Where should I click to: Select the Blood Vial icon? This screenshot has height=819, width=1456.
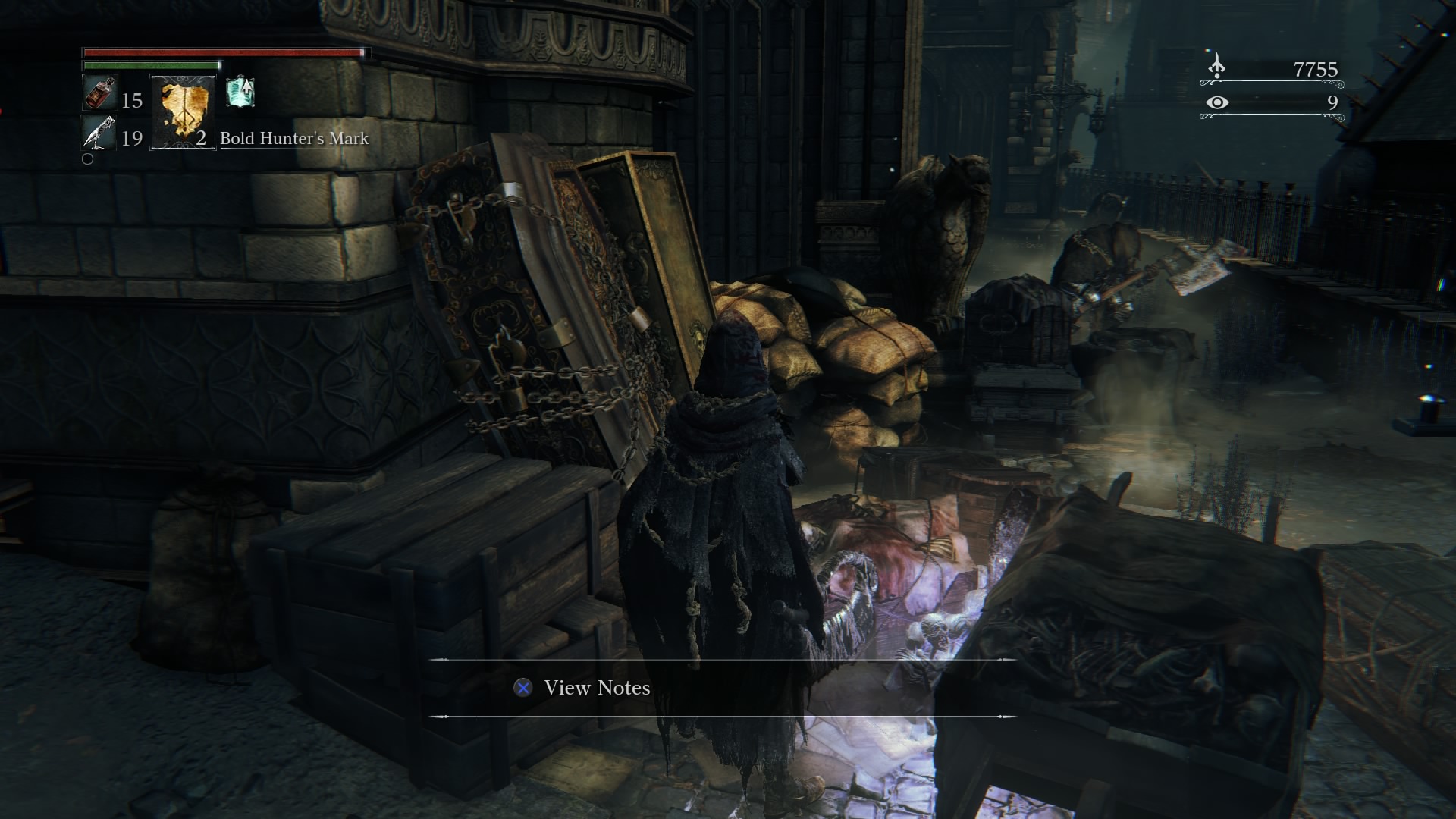(98, 93)
